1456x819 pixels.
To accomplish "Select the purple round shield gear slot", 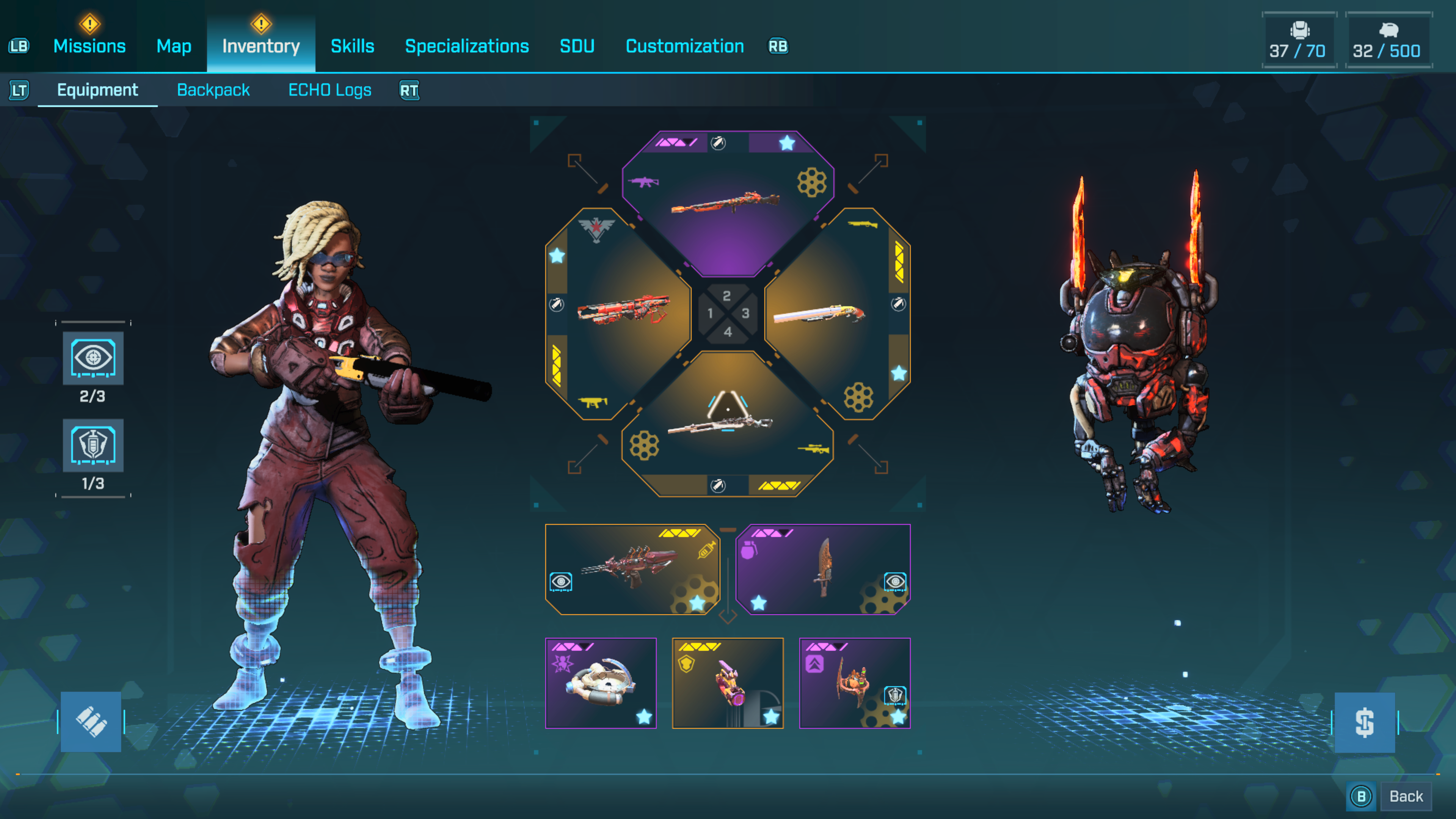I will 600,683.
